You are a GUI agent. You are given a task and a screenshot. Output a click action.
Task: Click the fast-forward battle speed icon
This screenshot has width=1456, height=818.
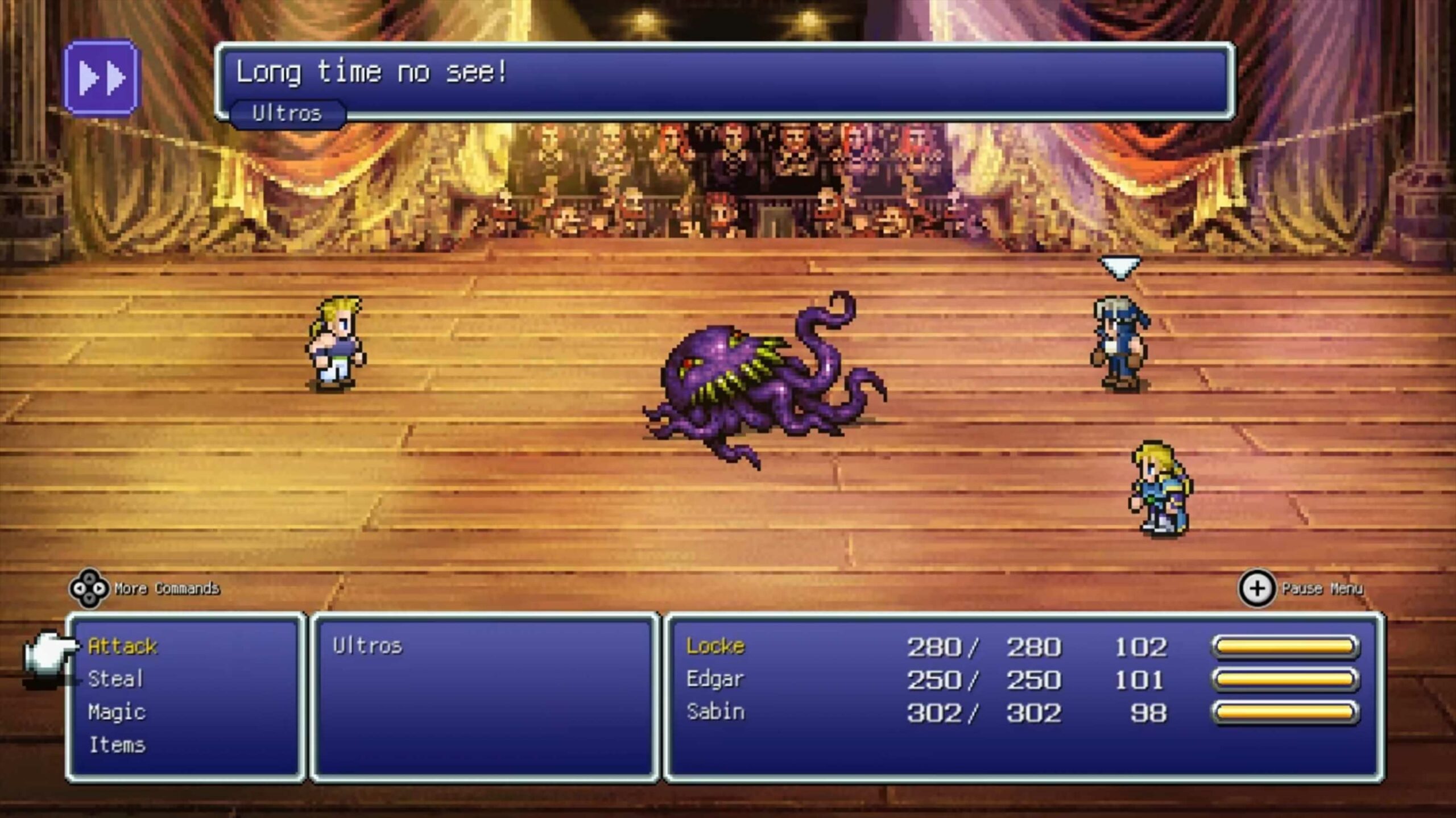click(101, 79)
